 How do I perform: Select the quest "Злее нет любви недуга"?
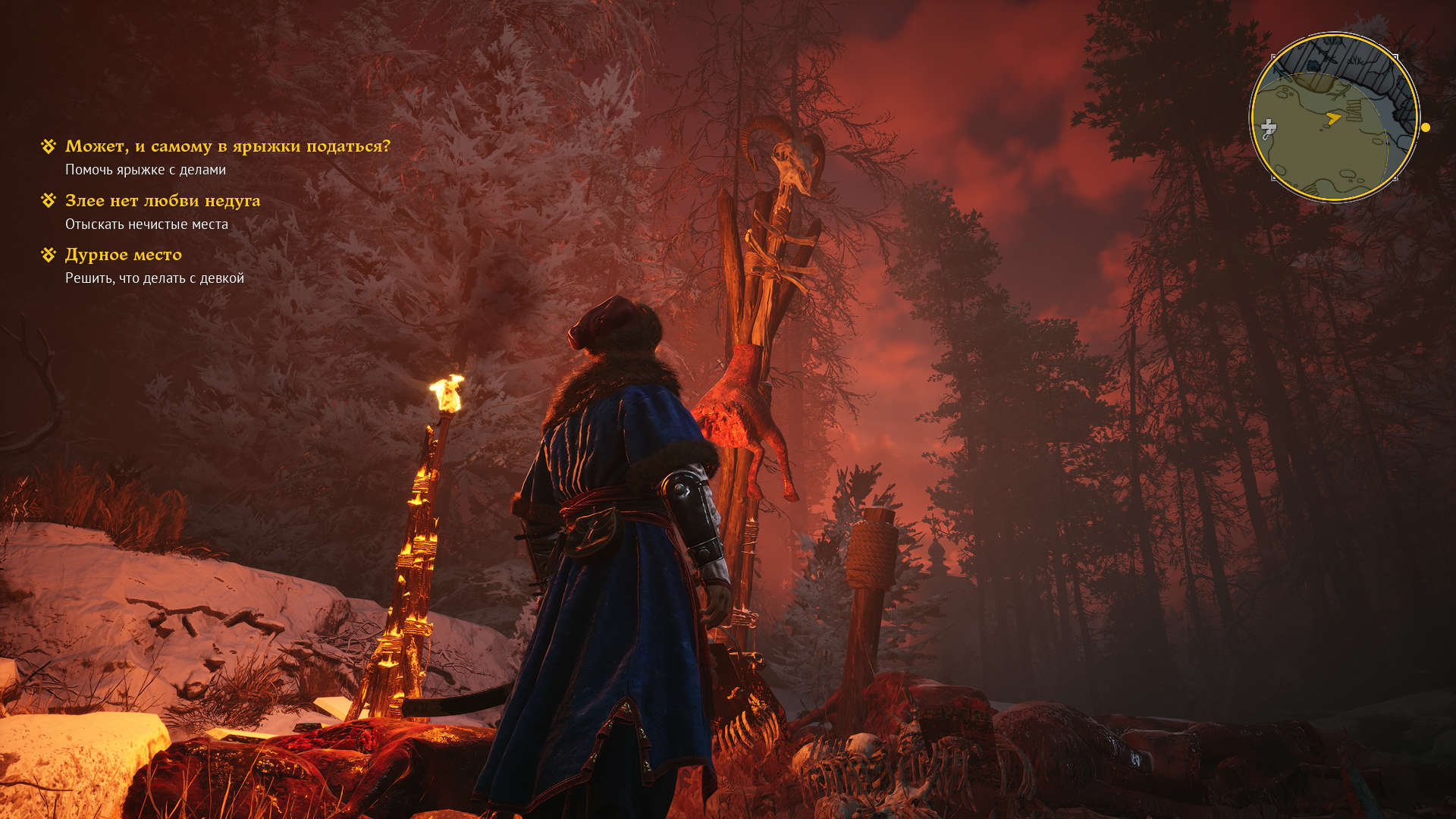(x=162, y=201)
